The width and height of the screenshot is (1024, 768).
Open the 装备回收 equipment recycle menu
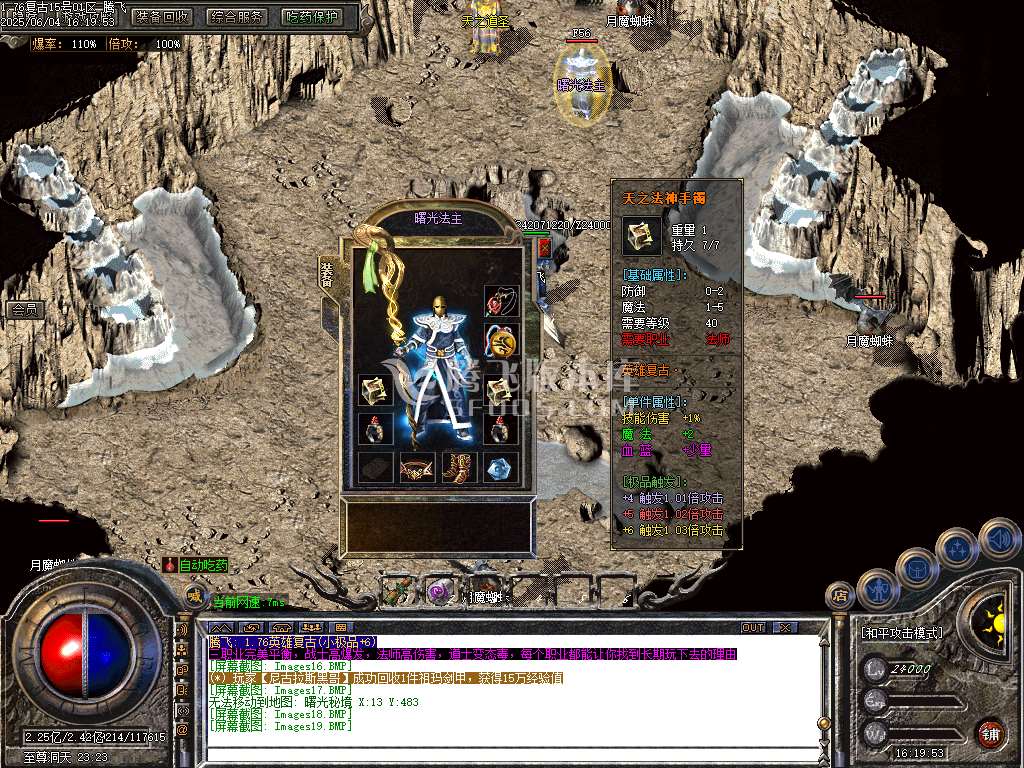pos(162,17)
